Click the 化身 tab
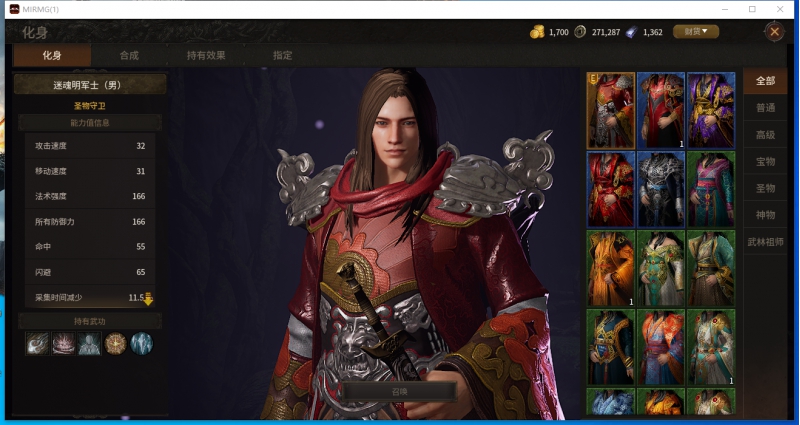This screenshot has width=800, height=425. pyautogui.click(x=52, y=56)
